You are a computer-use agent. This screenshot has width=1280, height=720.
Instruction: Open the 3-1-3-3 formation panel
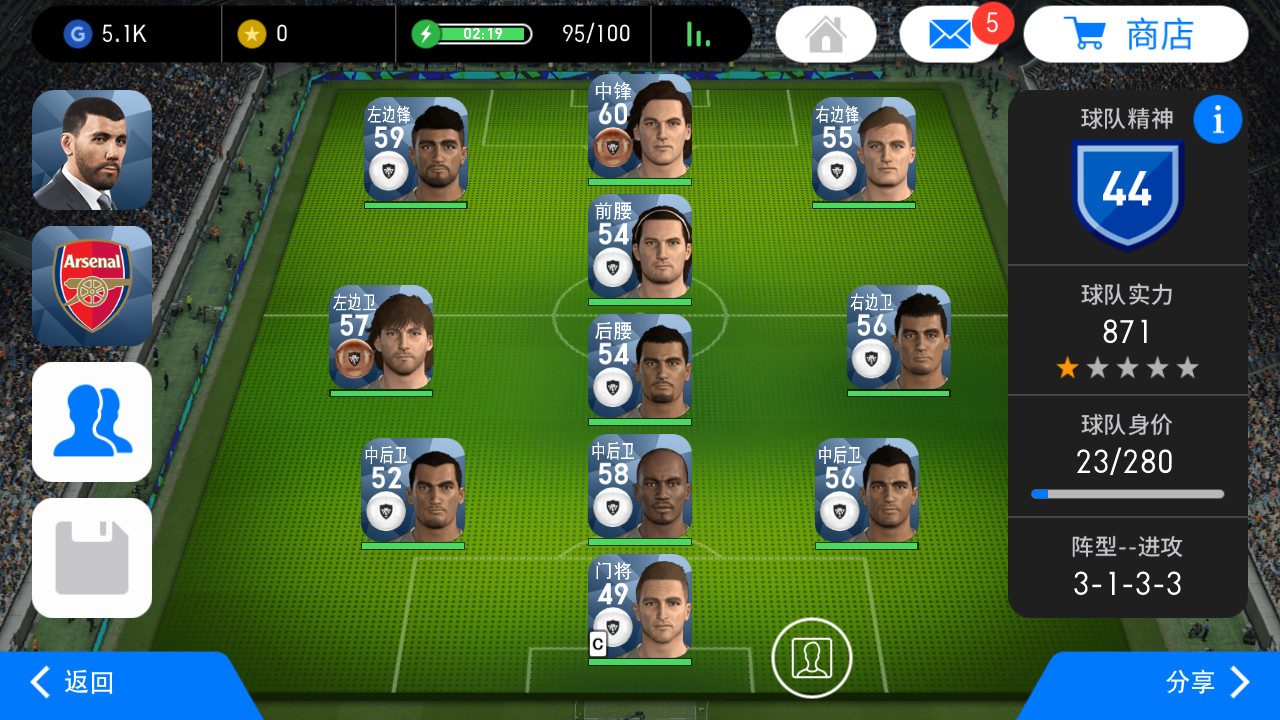(1127, 567)
